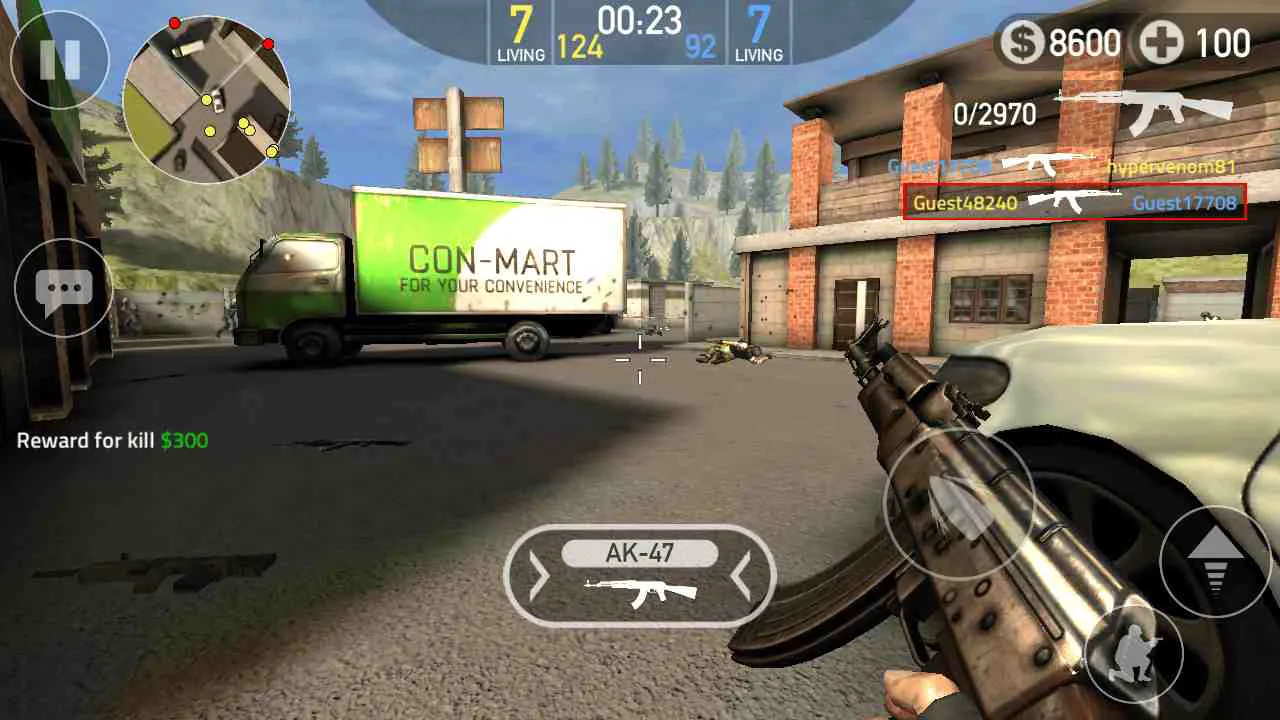This screenshot has width=1280, height=720.
Task: Tap the health plus icon
Action: click(1162, 44)
